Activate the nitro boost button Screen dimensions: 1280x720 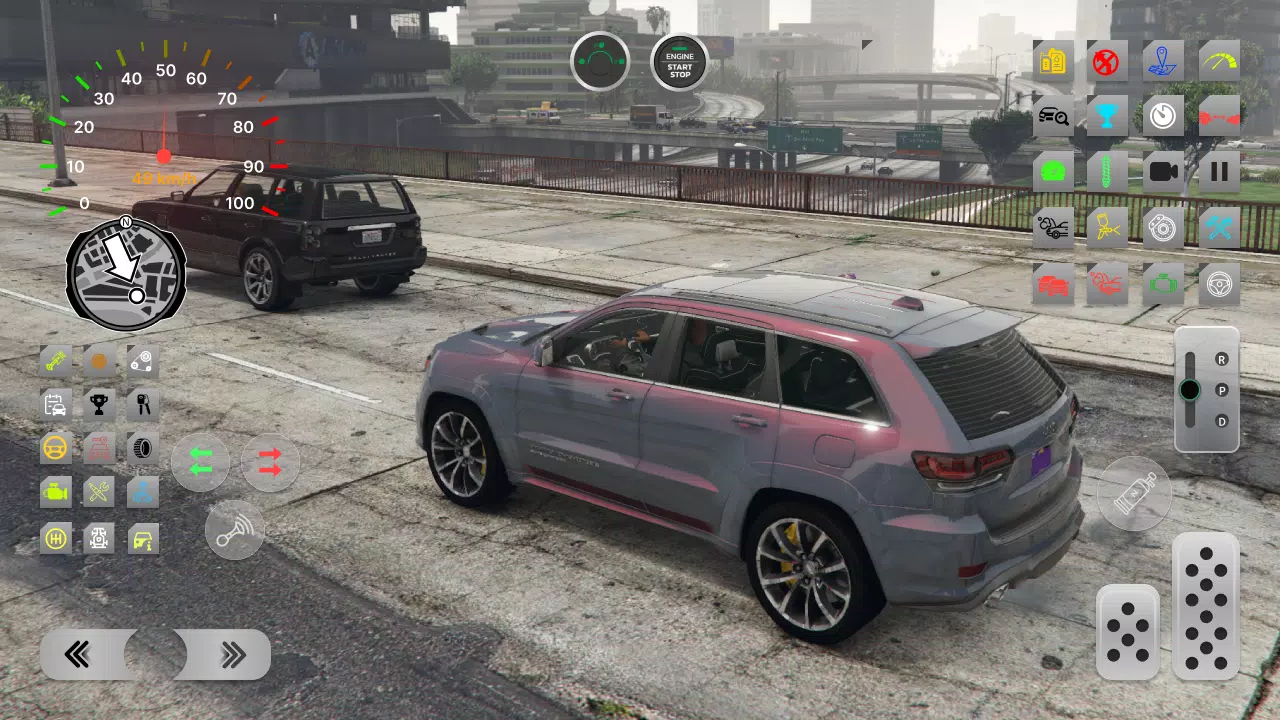coord(1135,493)
